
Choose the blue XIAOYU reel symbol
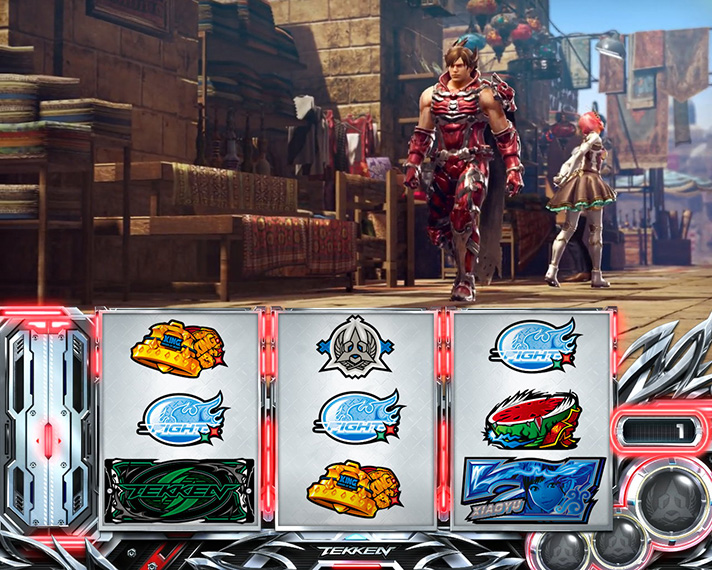tap(533, 489)
